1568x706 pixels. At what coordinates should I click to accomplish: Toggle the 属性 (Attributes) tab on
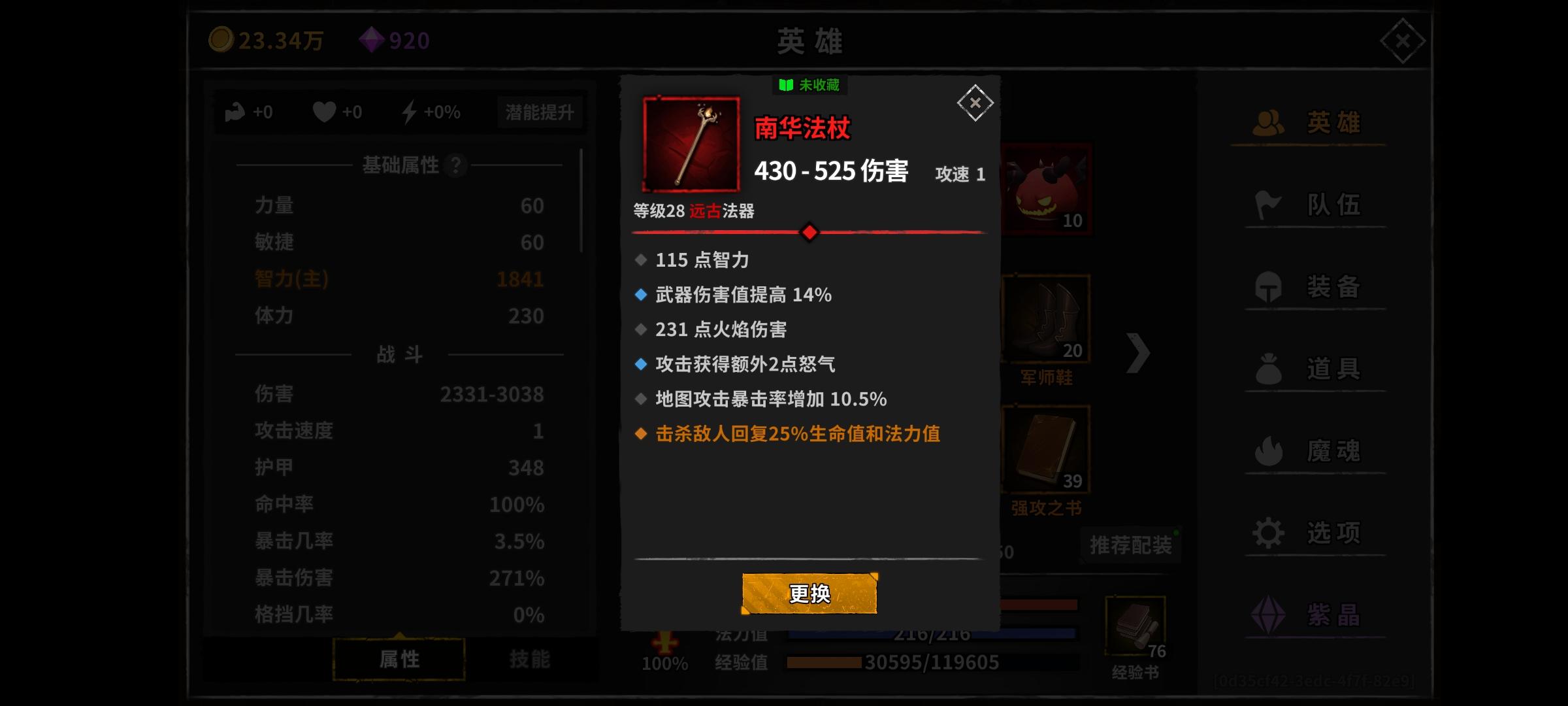tap(399, 659)
